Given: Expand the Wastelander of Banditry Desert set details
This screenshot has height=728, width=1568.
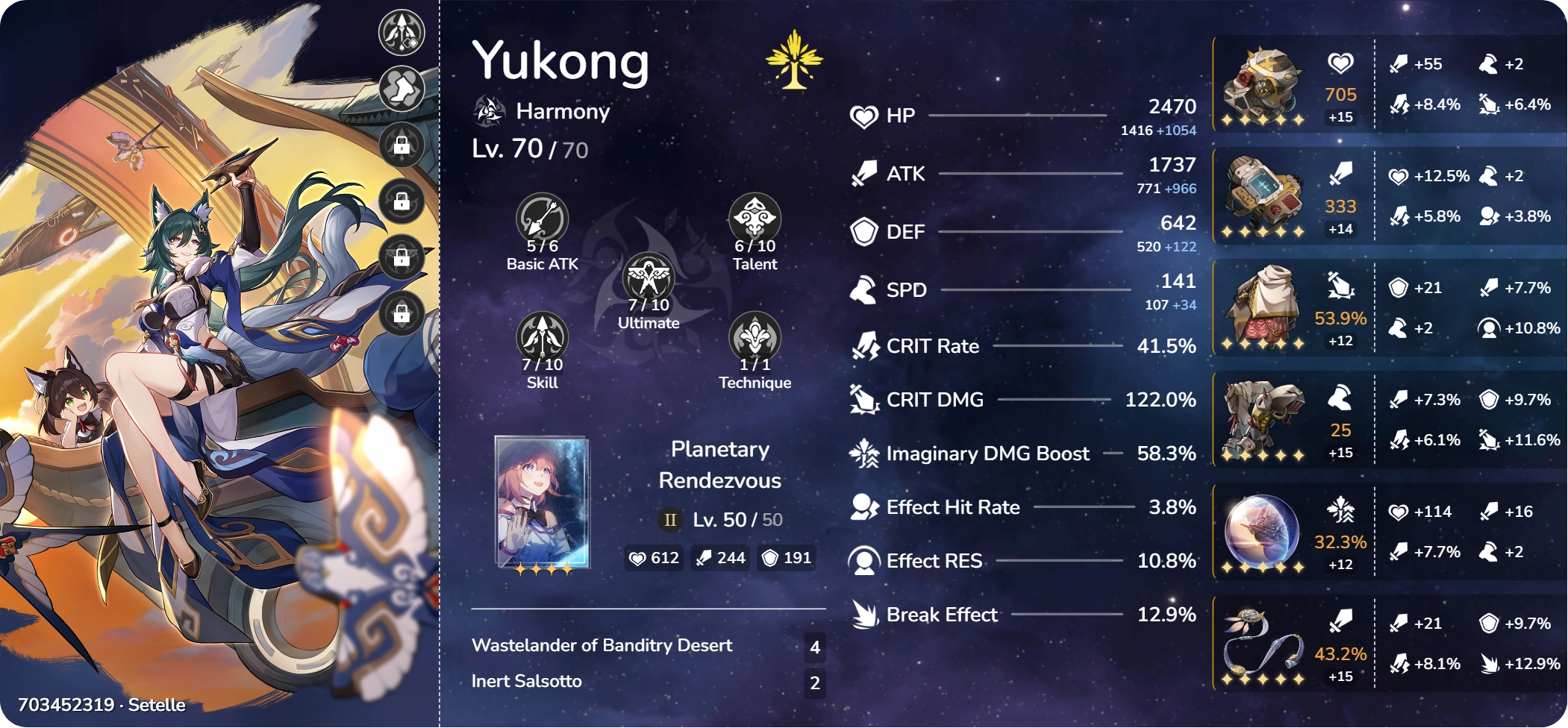Looking at the screenshot, I should pos(602,645).
